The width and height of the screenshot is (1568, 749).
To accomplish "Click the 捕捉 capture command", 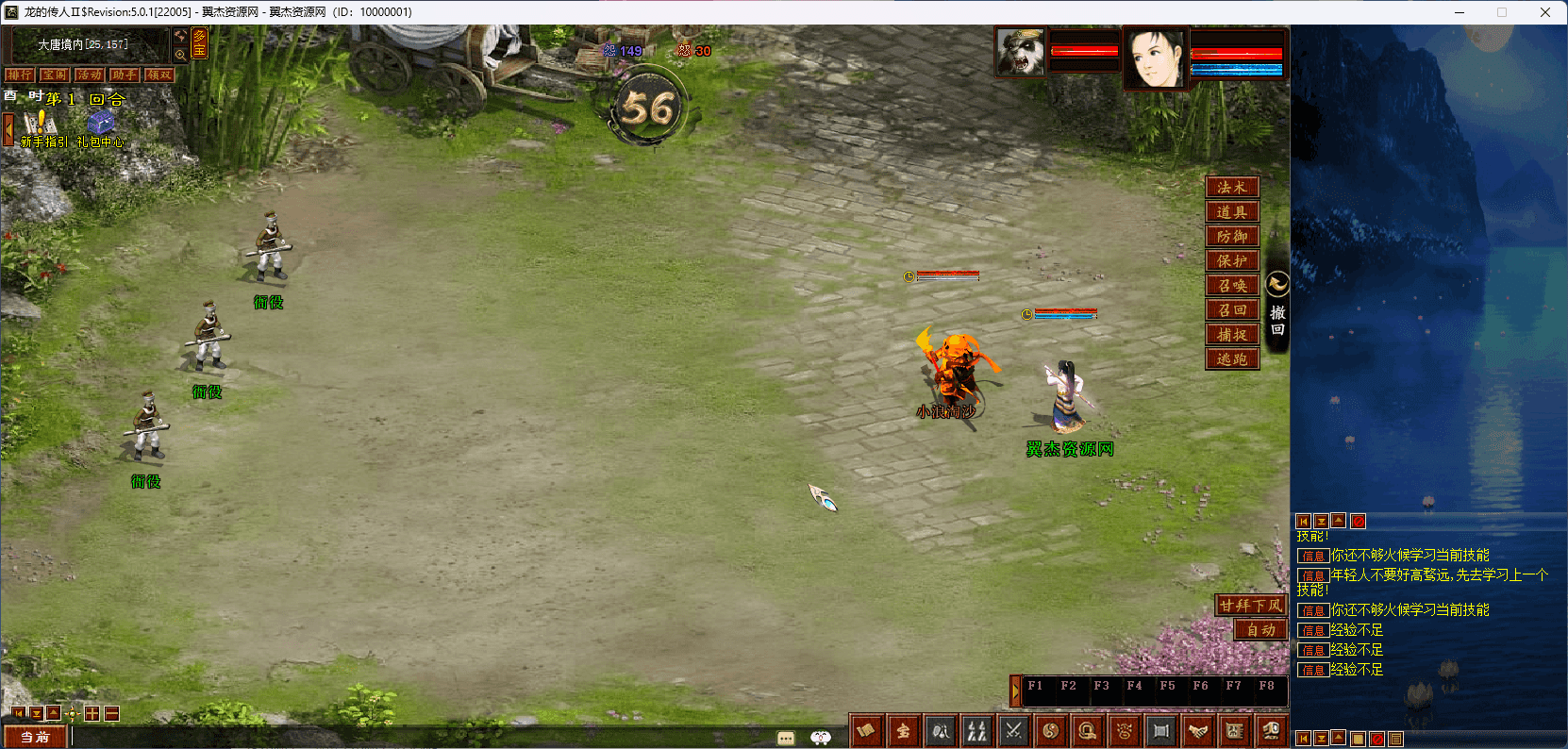I will pos(1232,335).
